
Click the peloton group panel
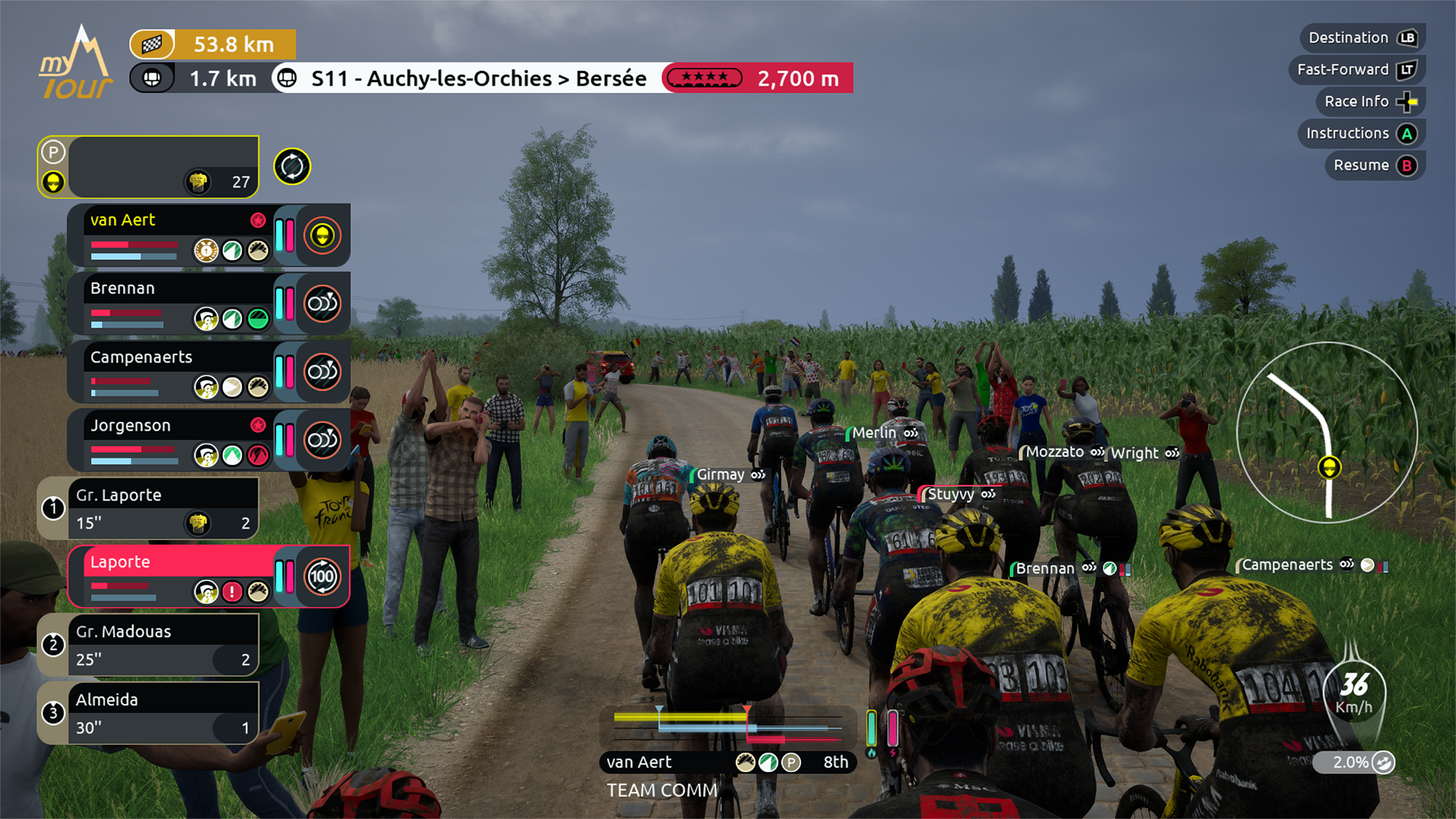pos(148,167)
